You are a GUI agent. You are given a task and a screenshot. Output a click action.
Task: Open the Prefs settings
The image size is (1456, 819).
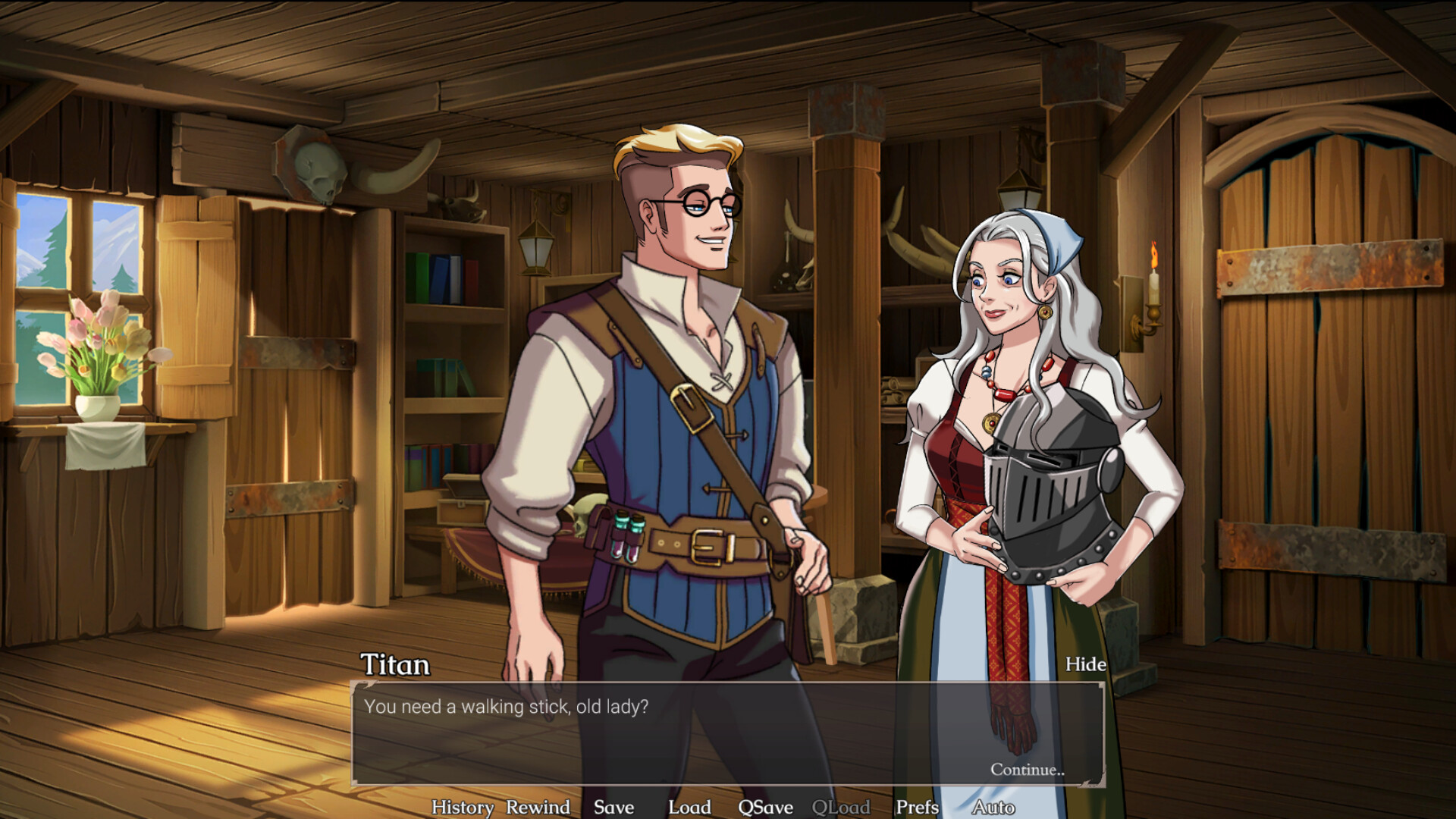(x=916, y=807)
